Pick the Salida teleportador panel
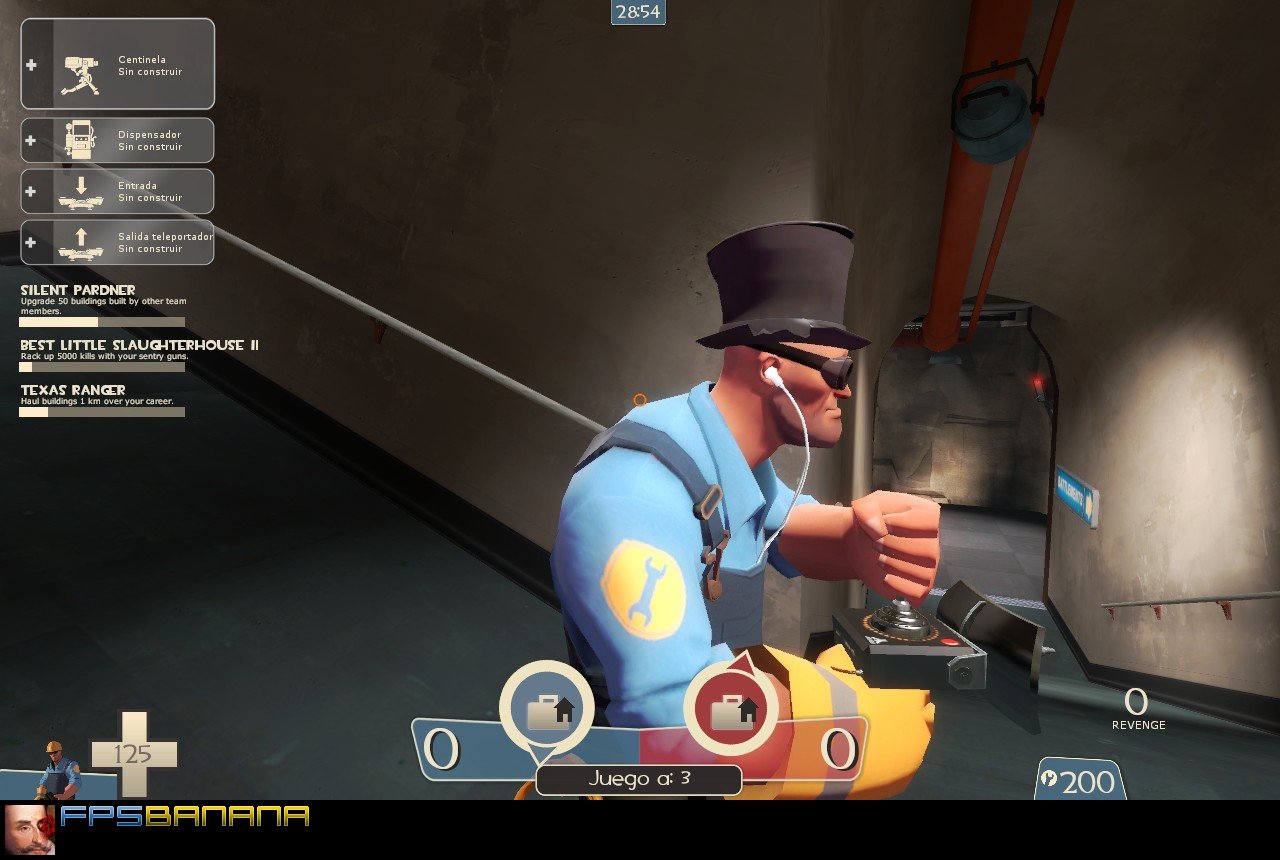Image resolution: width=1280 pixels, height=860 pixels. (x=117, y=242)
